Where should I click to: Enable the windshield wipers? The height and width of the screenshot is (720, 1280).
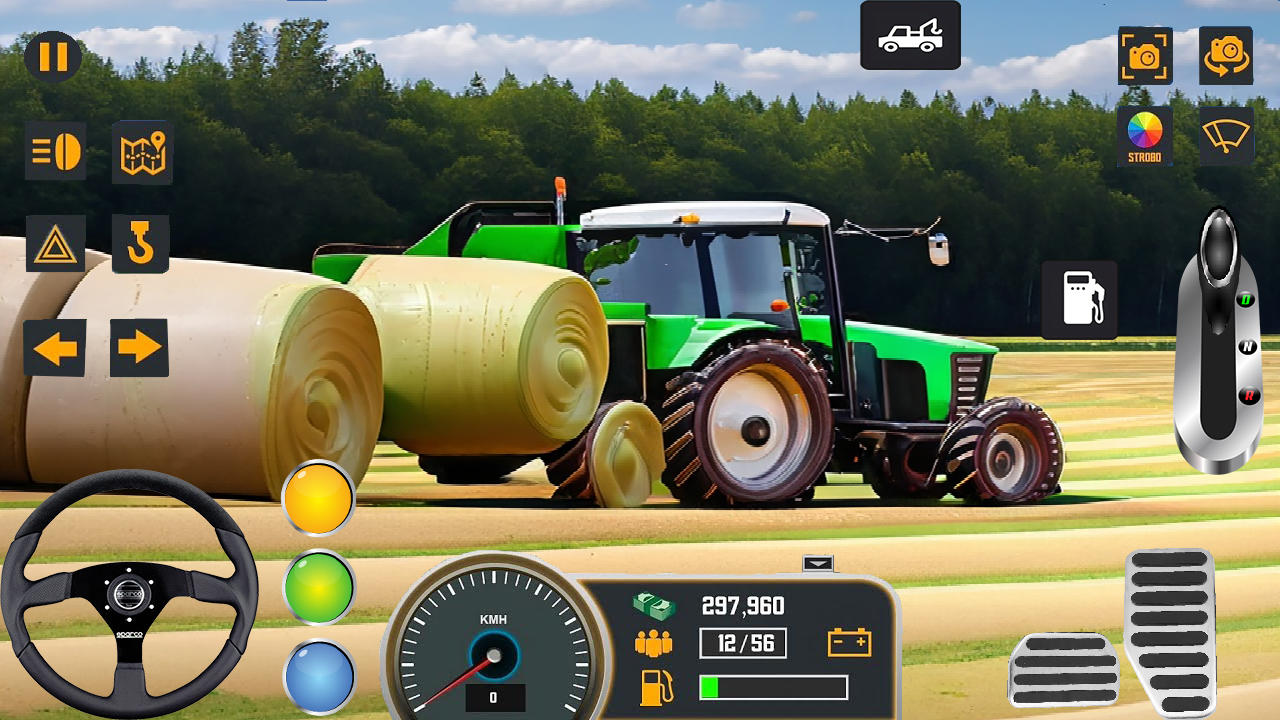pyautogui.click(x=1224, y=136)
